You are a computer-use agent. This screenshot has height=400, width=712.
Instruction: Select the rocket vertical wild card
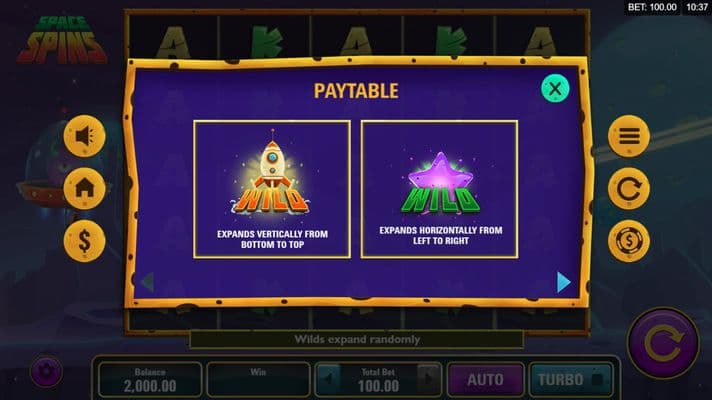[272, 189]
